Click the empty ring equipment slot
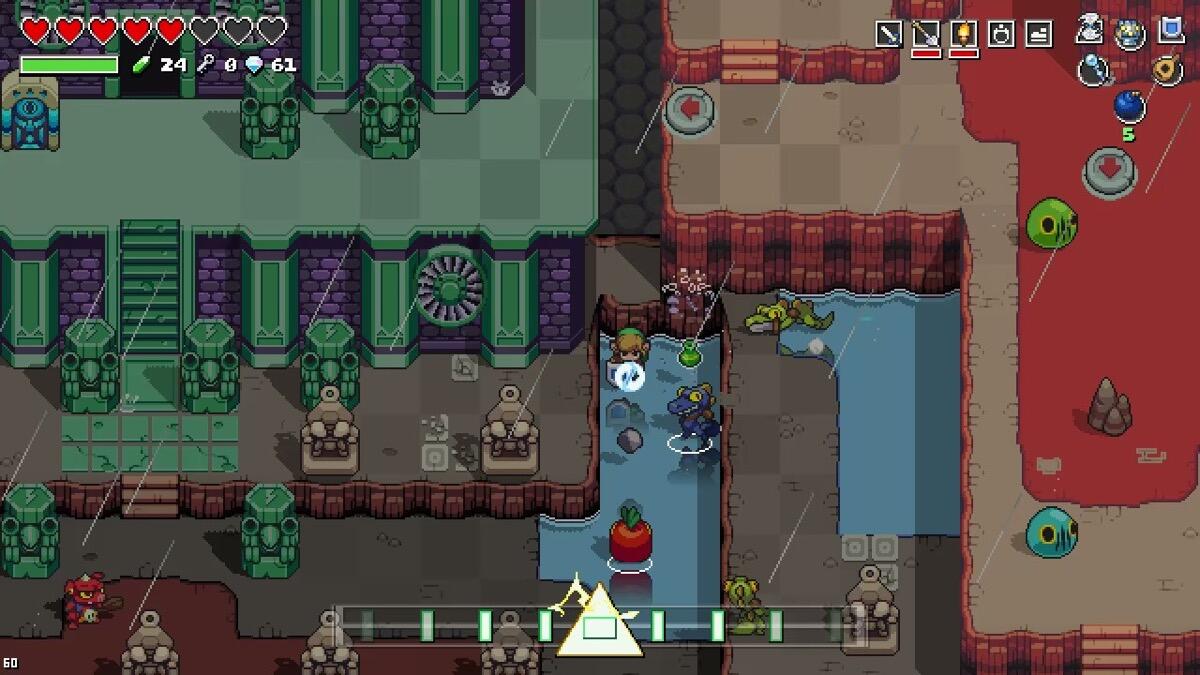 [x=1001, y=34]
